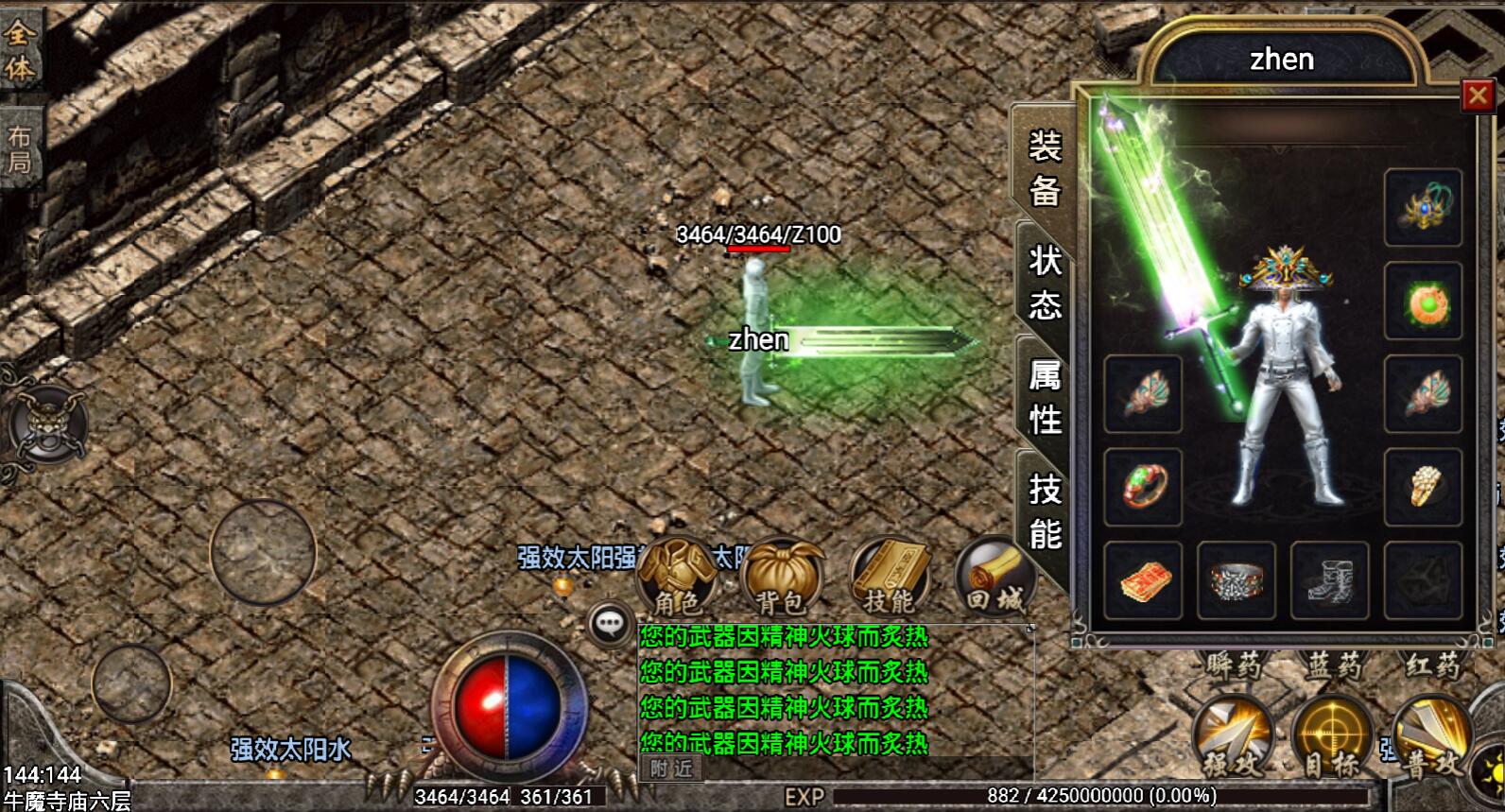Select the 全体 tab in the top corner

(x=19, y=49)
